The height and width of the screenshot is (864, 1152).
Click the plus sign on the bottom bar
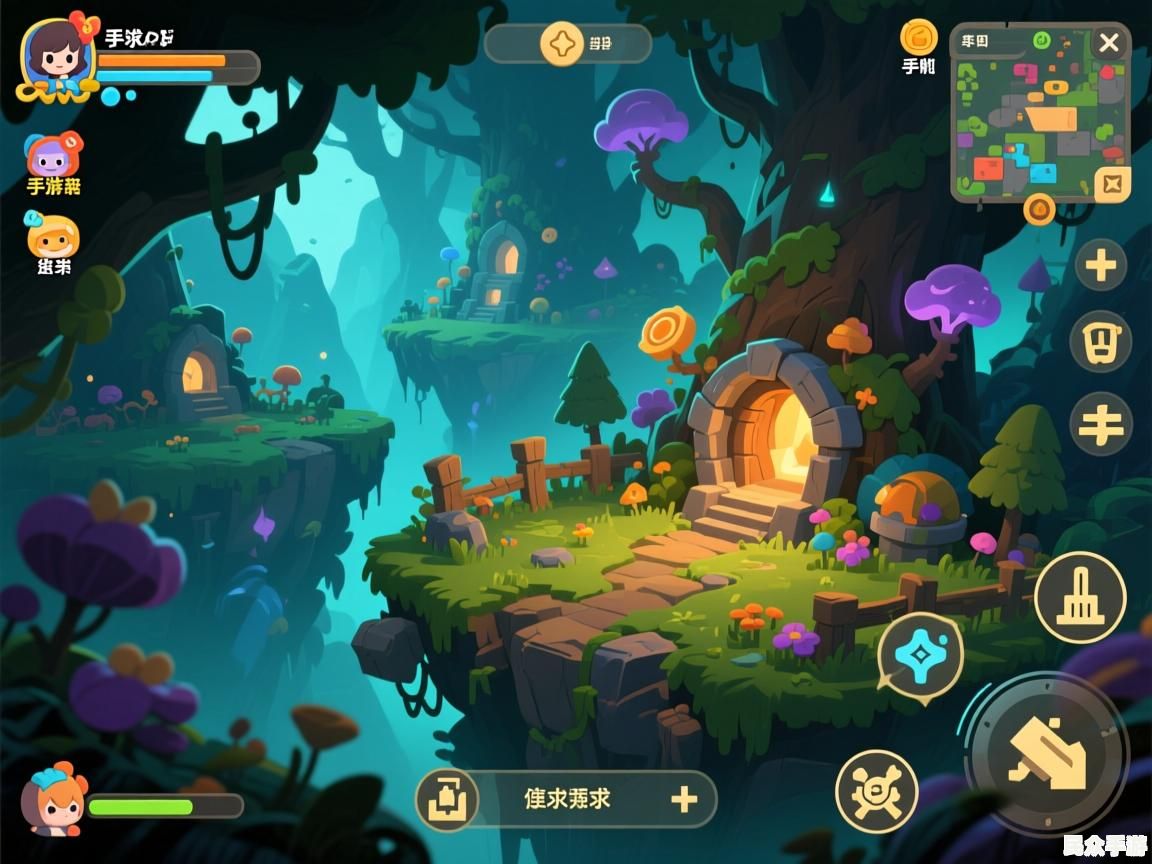click(684, 799)
